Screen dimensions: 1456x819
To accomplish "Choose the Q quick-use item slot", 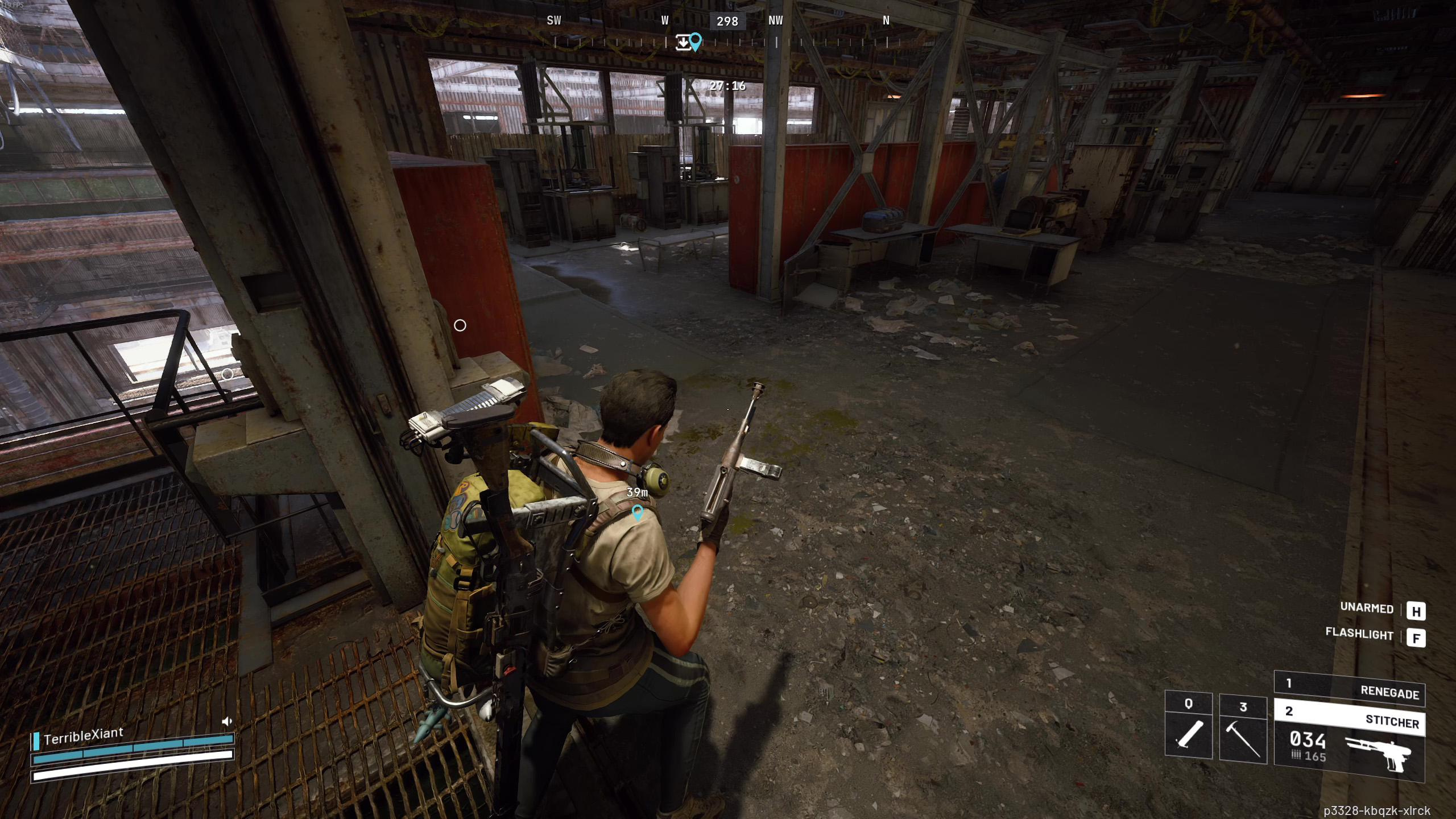I will coord(1188,725).
